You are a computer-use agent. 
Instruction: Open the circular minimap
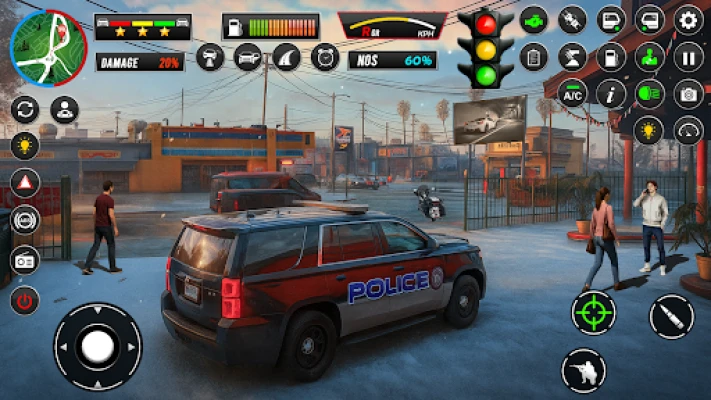coord(47,48)
